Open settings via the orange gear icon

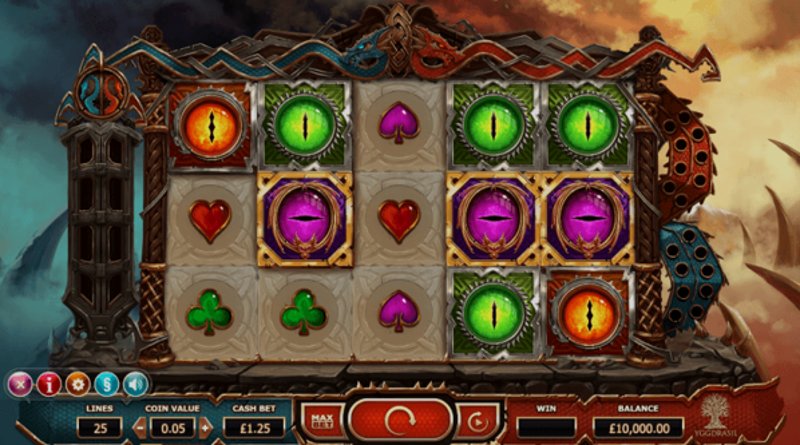[77, 384]
